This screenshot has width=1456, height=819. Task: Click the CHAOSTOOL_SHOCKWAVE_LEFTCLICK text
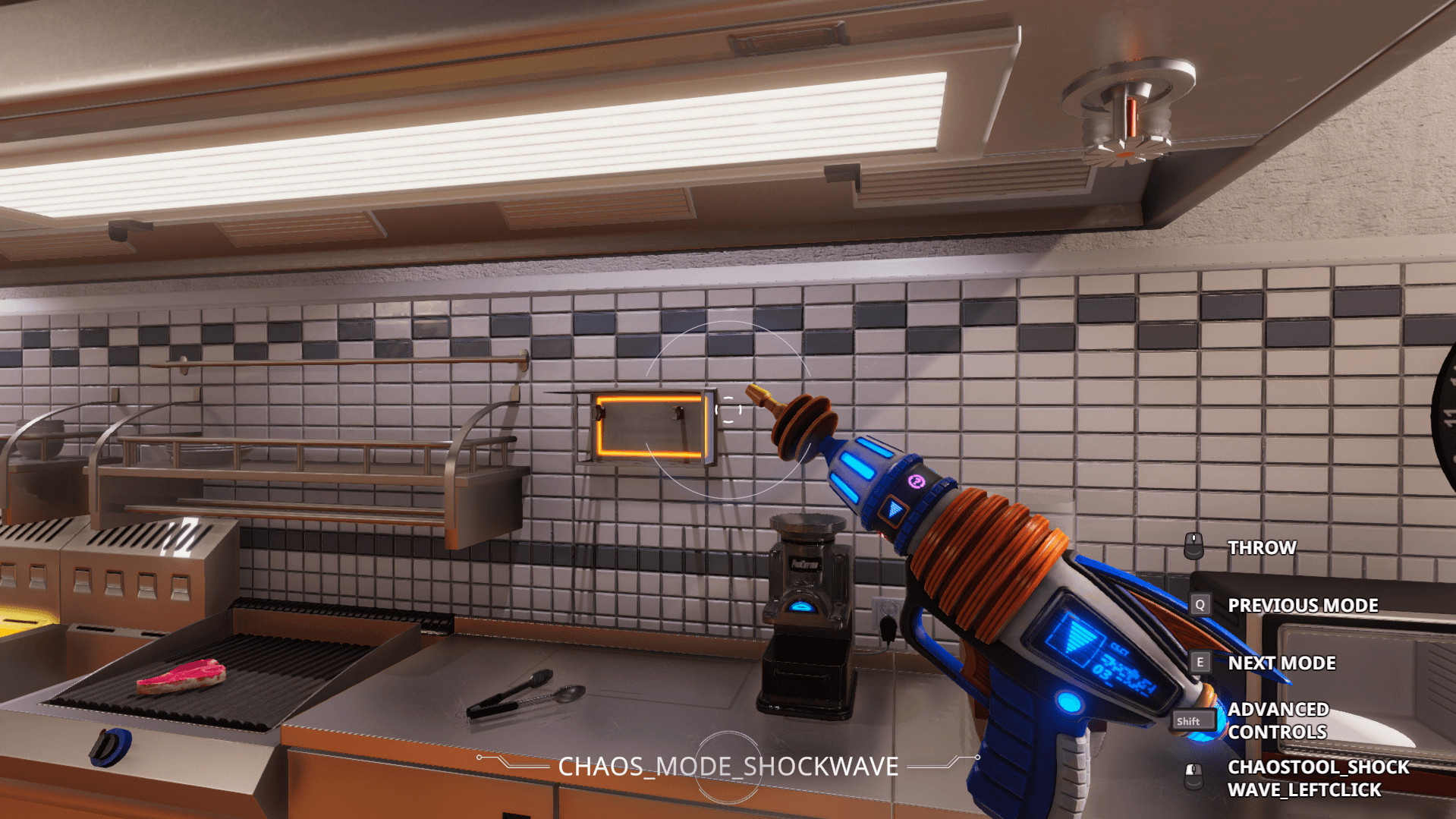[x=1317, y=778]
